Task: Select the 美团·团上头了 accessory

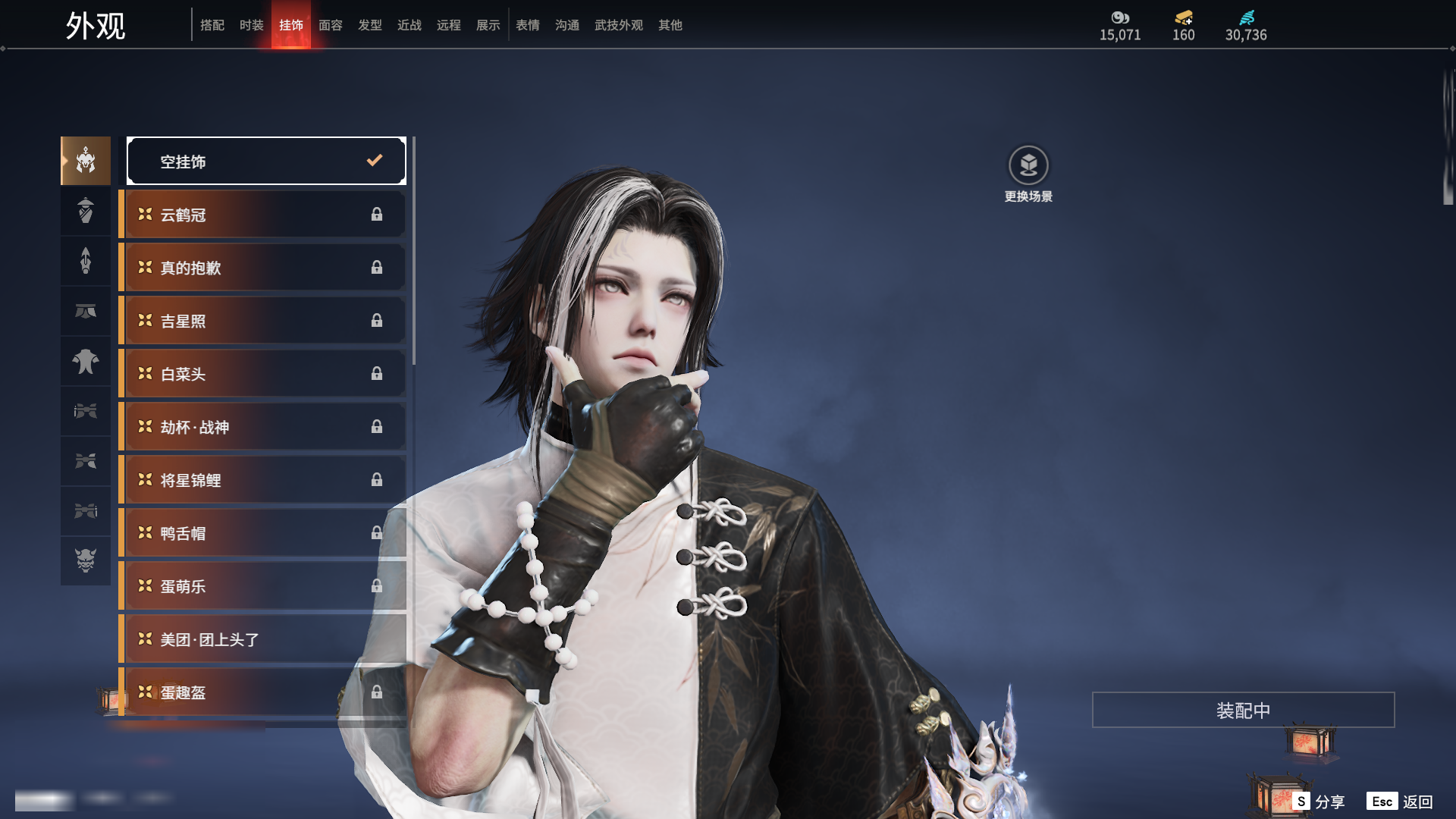Action: (x=262, y=639)
